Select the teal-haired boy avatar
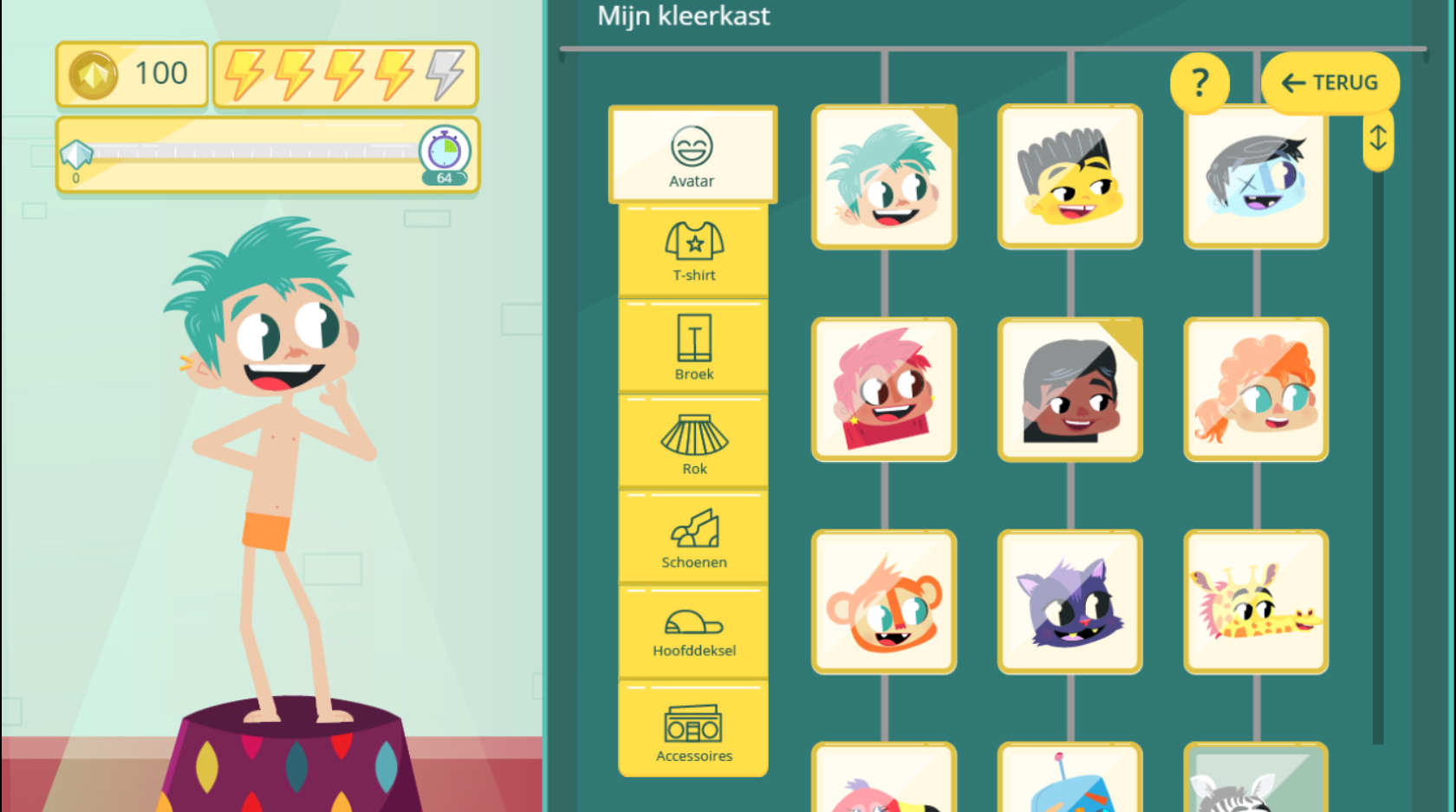Screen dimensions: 1456x812 point(884,178)
